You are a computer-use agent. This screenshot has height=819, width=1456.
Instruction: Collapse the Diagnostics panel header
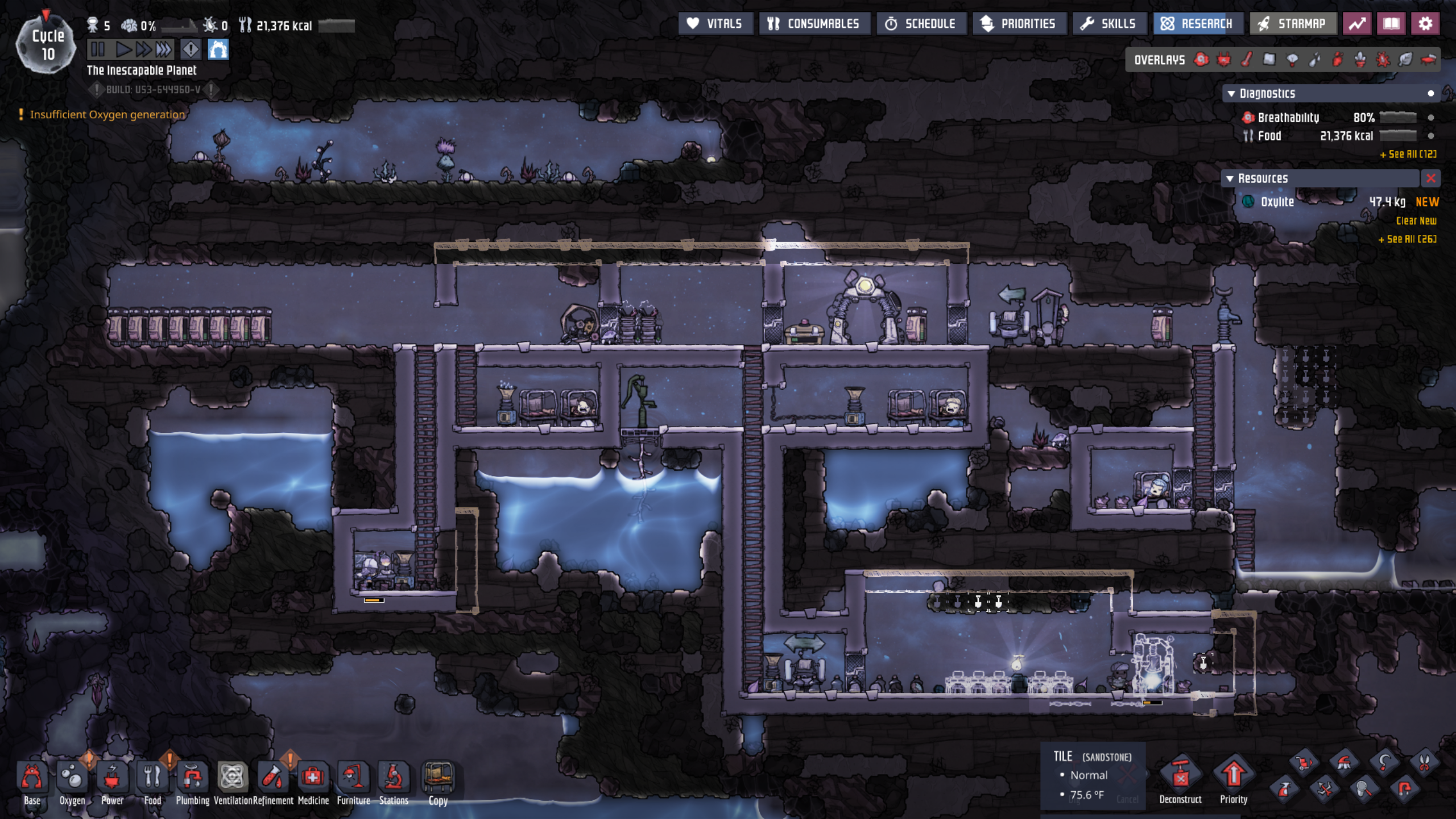pos(1231,94)
